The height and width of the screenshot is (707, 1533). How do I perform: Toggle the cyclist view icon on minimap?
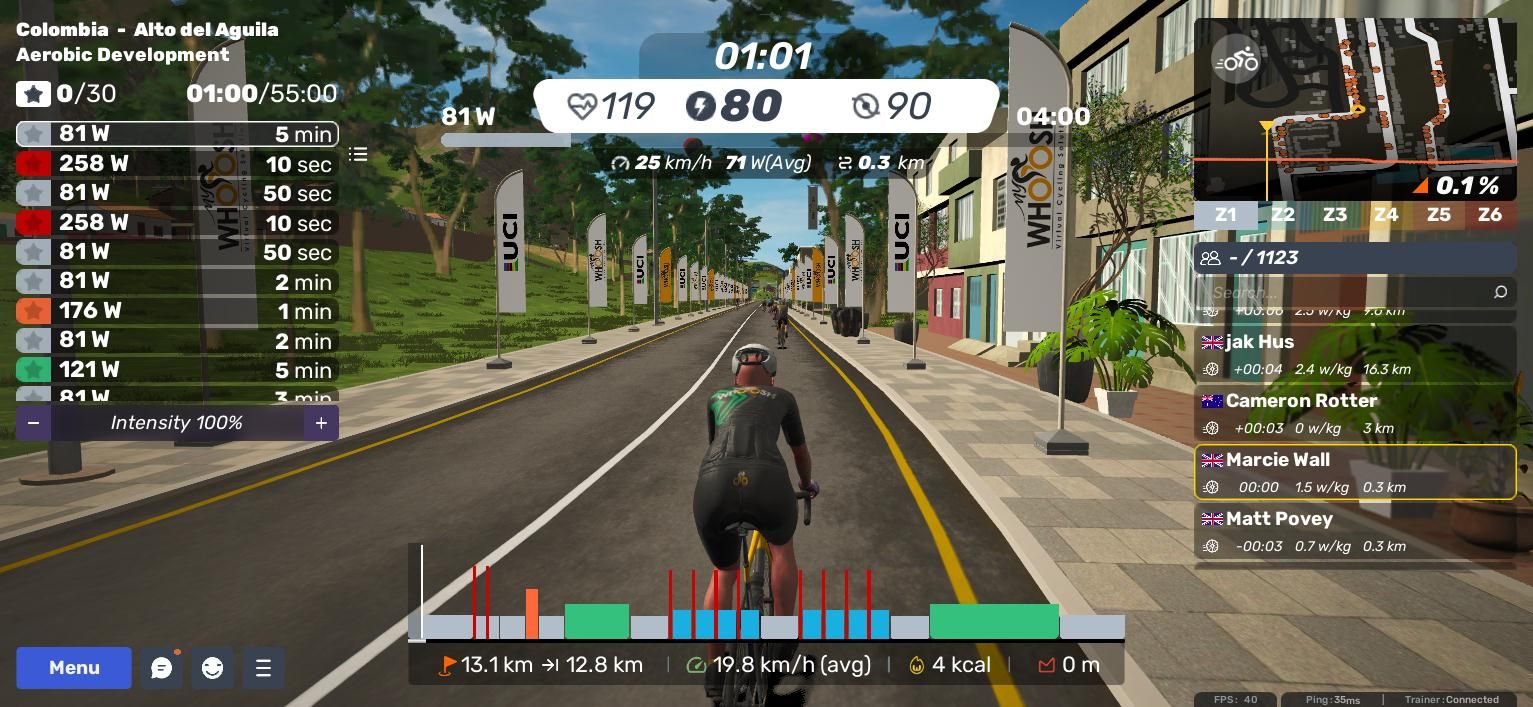pyautogui.click(x=1235, y=61)
